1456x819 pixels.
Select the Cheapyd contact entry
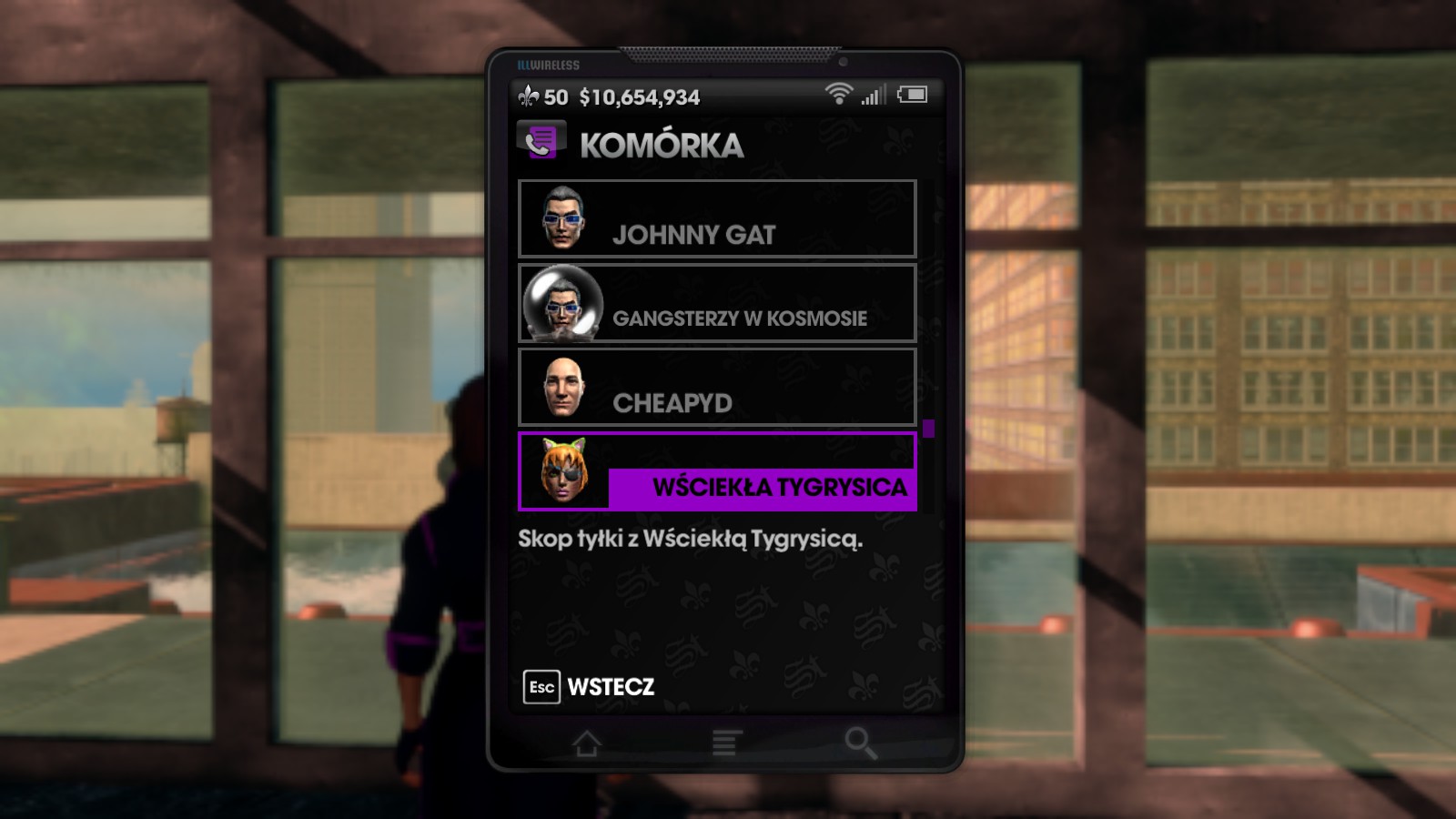pyautogui.click(x=717, y=389)
